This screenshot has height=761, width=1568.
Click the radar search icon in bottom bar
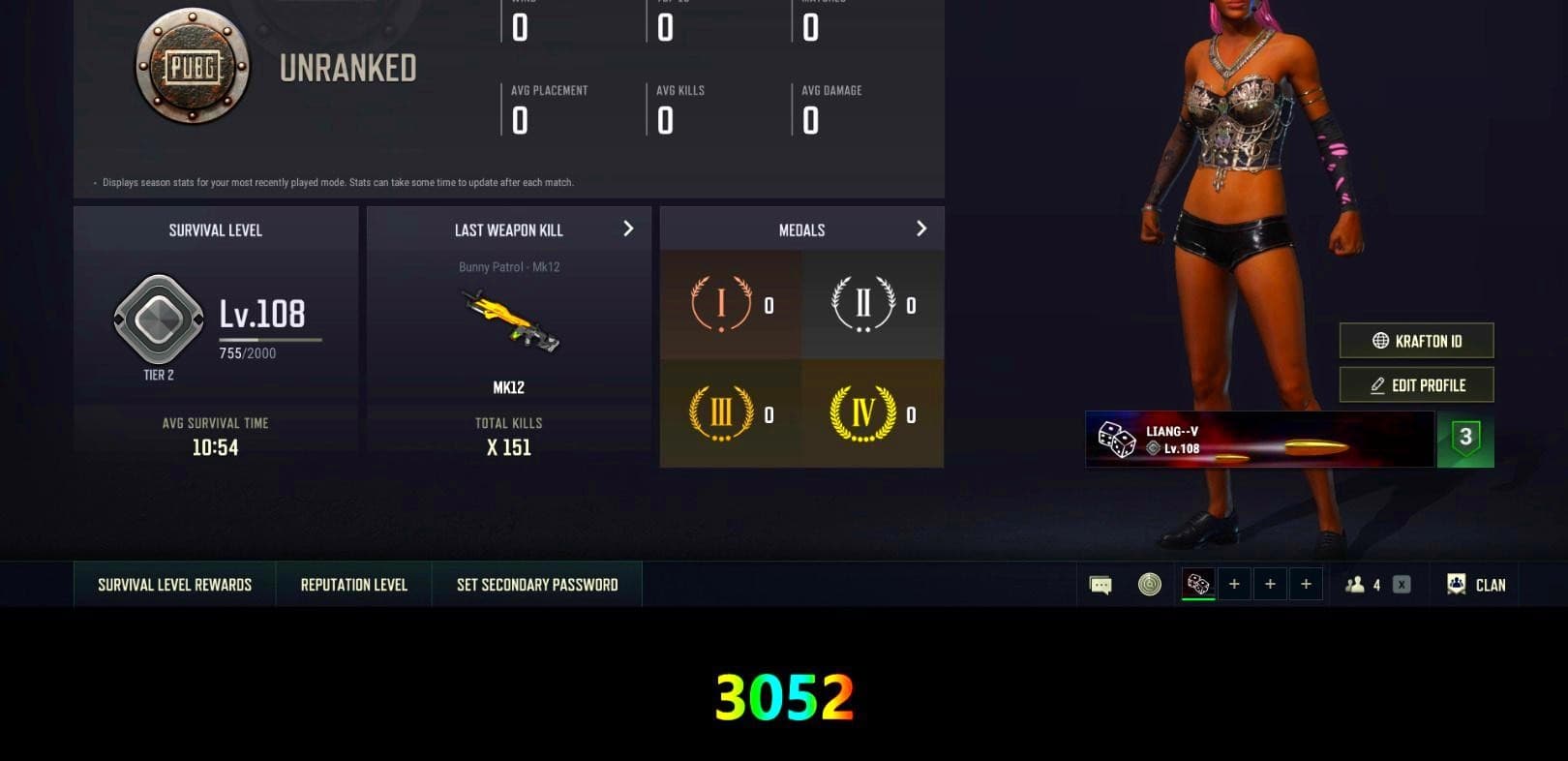1148,584
